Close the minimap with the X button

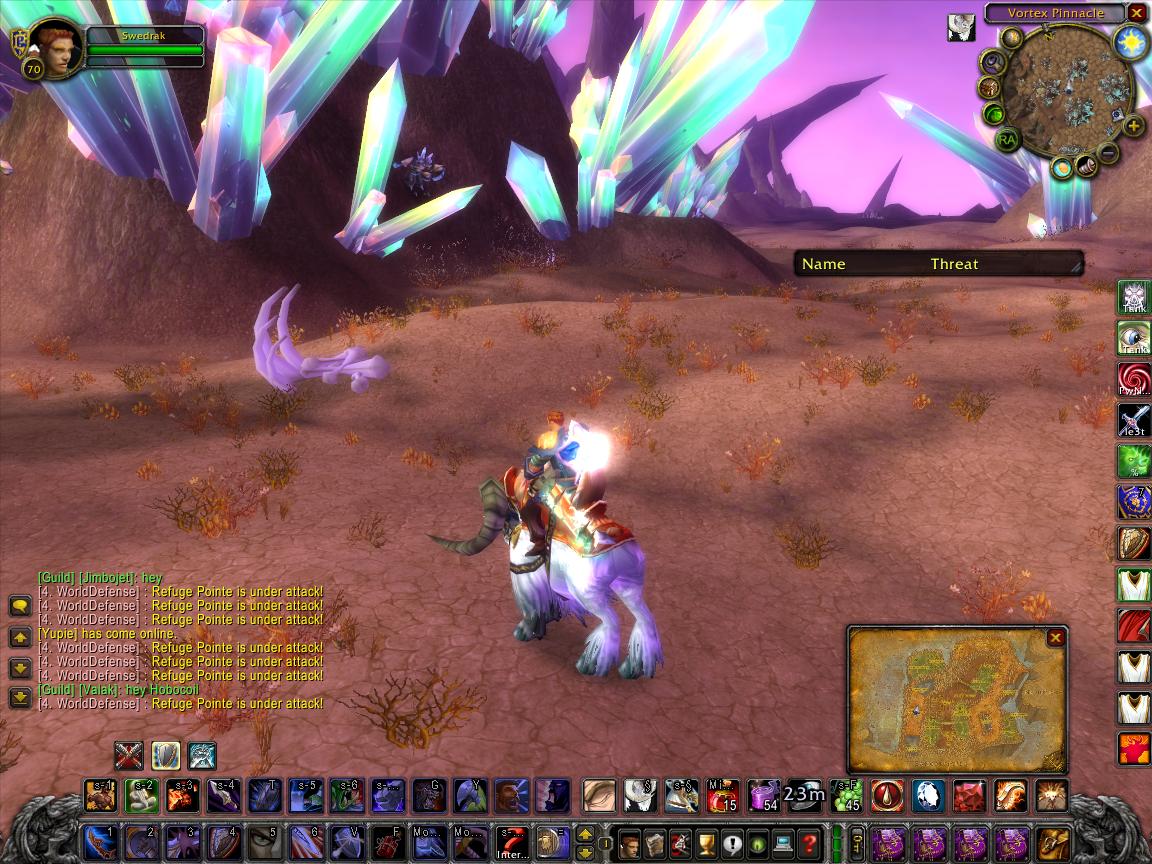(1136, 13)
